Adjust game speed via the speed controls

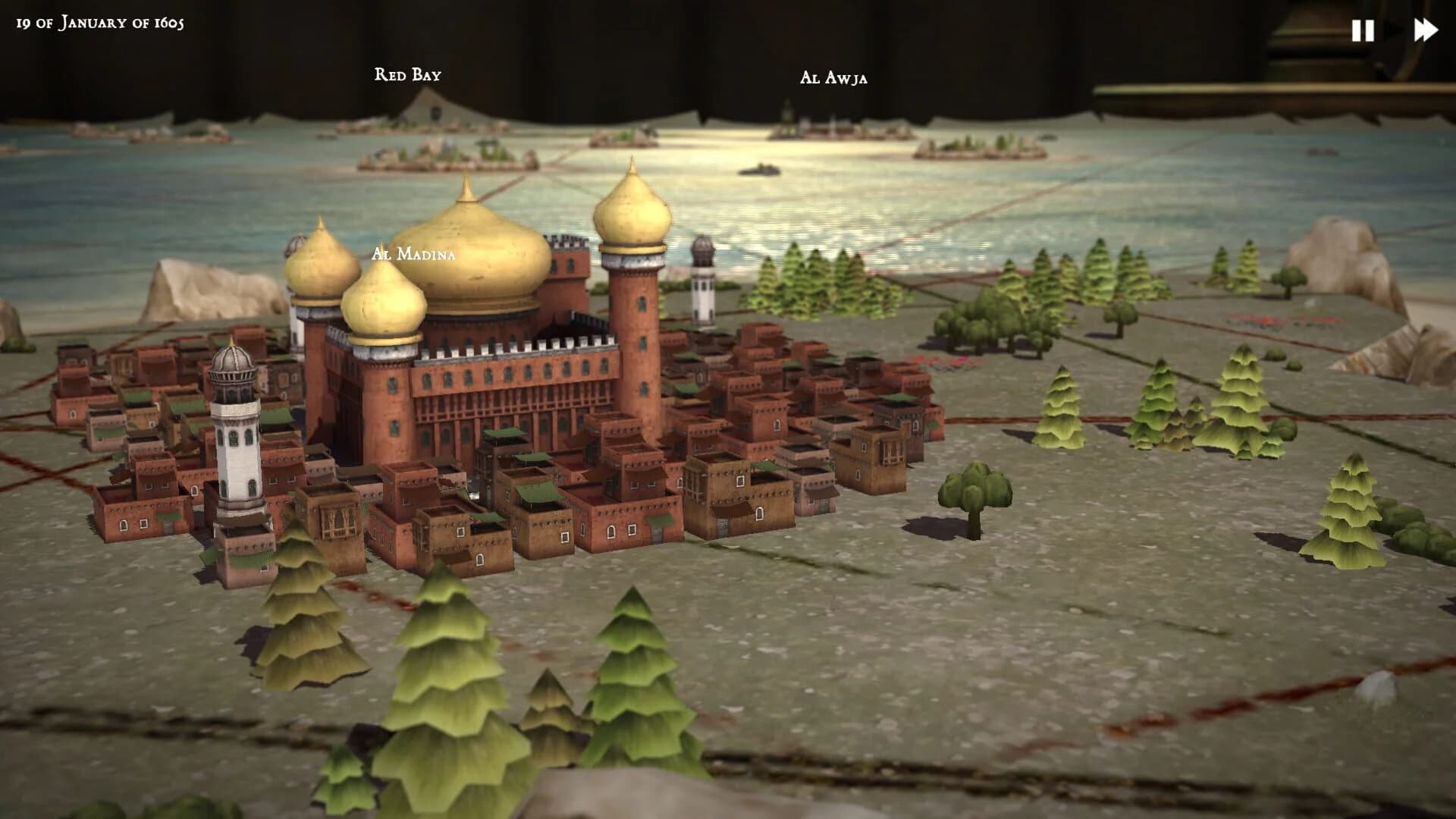click(x=1395, y=30)
